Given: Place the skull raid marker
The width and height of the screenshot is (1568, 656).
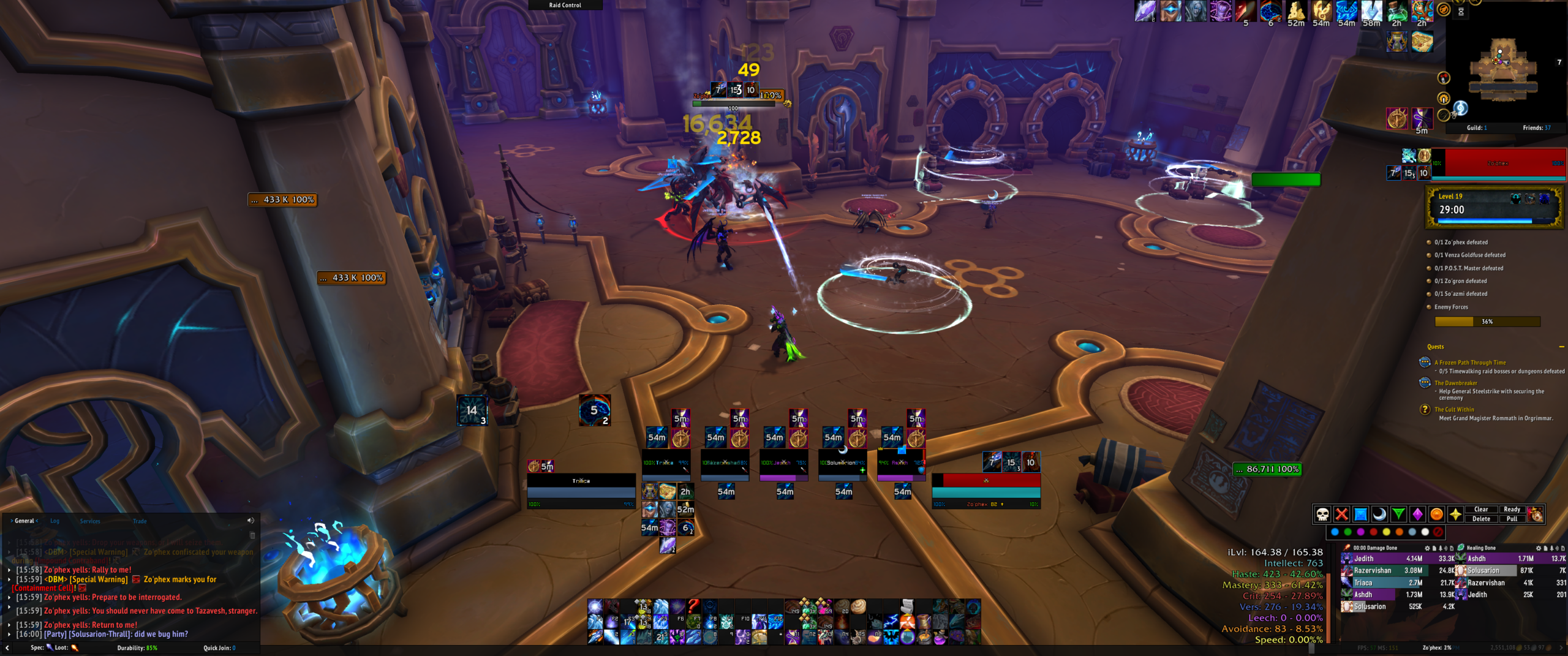Looking at the screenshot, I should [1322, 514].
